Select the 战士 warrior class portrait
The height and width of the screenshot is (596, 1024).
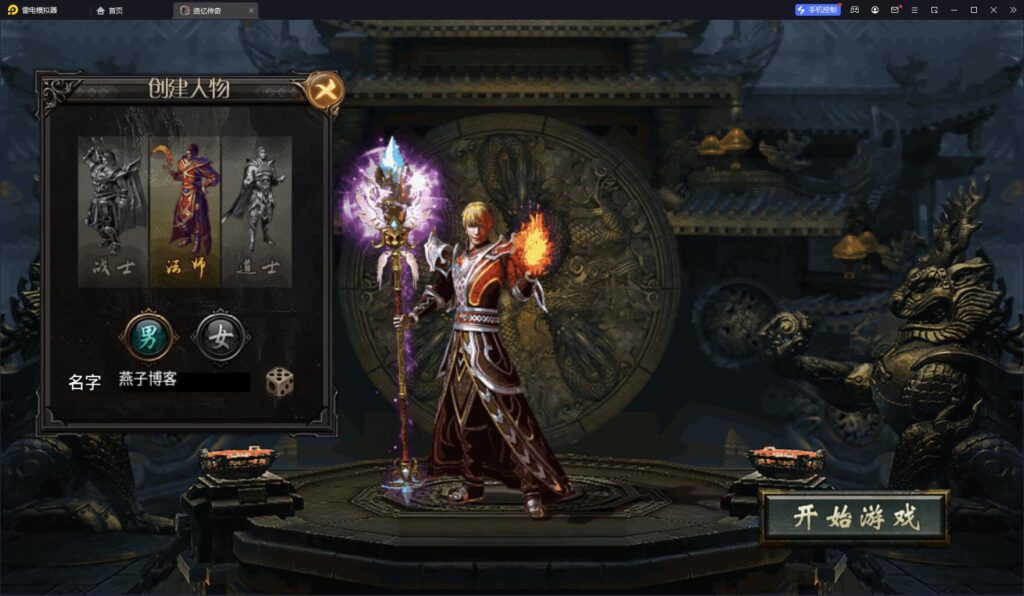tap(114, 210)
